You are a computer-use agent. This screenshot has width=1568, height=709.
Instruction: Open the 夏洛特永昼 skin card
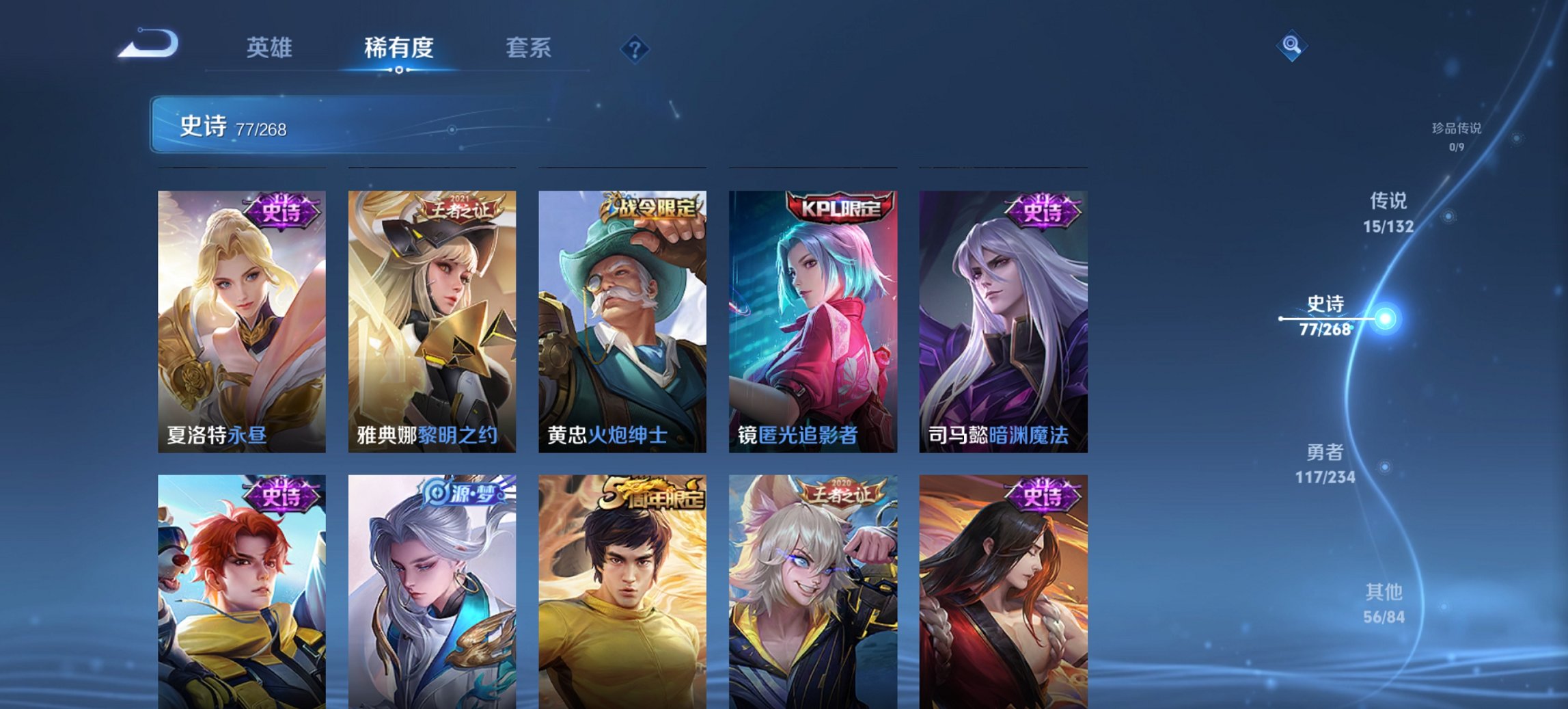243,321
